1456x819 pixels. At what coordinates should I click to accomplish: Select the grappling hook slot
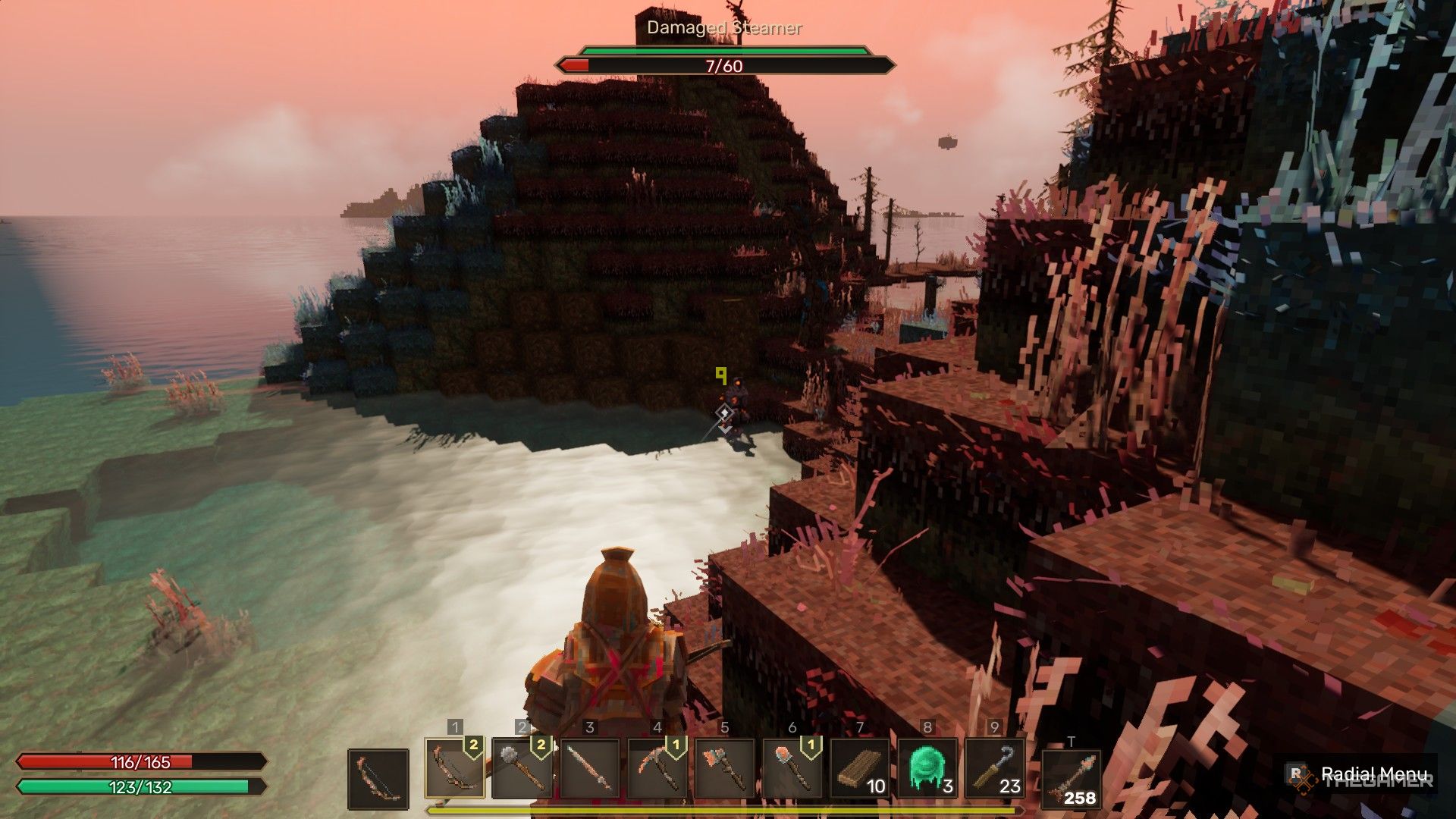point(994,768)
